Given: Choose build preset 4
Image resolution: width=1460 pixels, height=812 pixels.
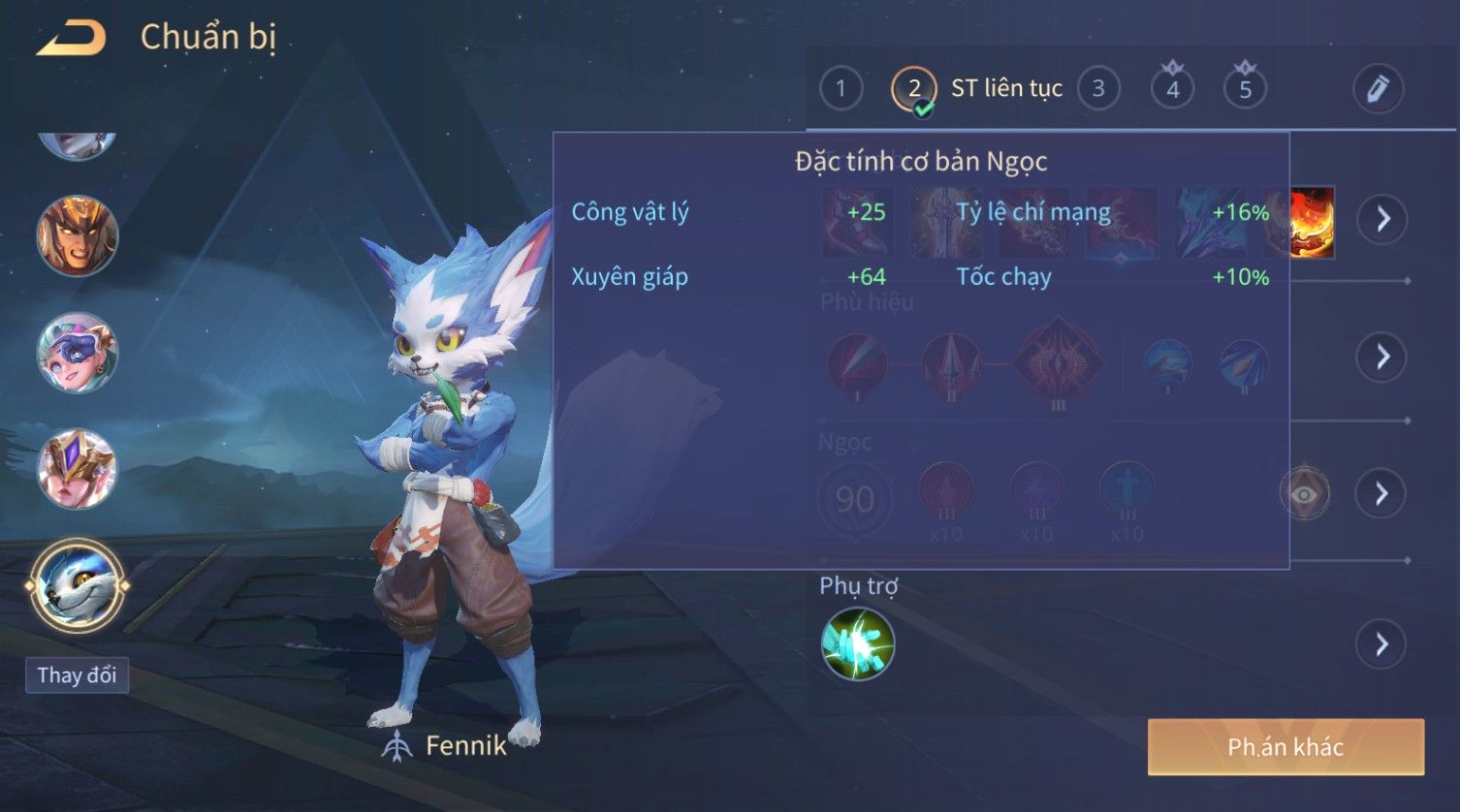Looking at the screenshot, I should click(1172, 89).
